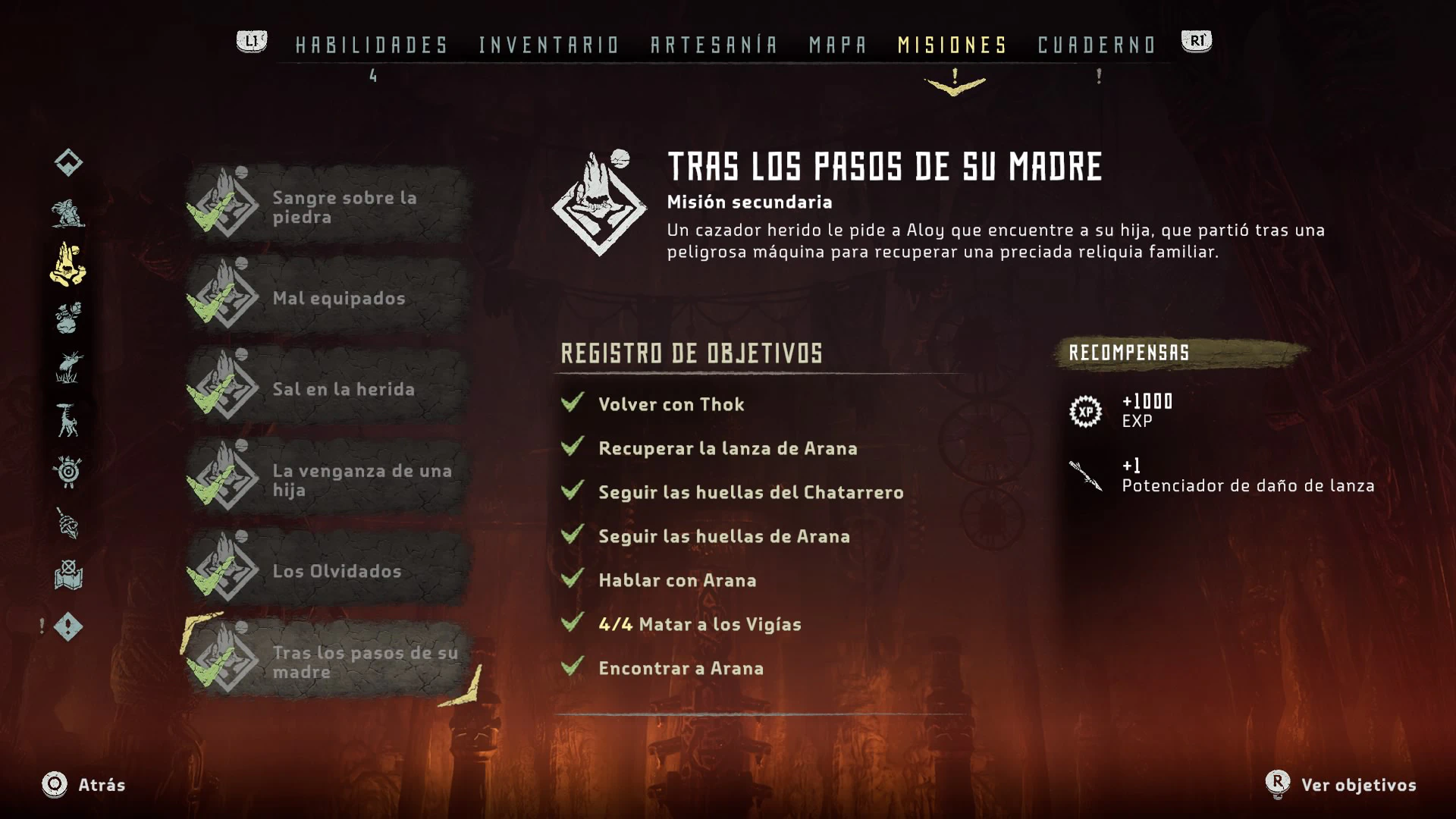Show the Mapa tab
The height and width of the screenshot is (819, 1456).
coord(838,45)
